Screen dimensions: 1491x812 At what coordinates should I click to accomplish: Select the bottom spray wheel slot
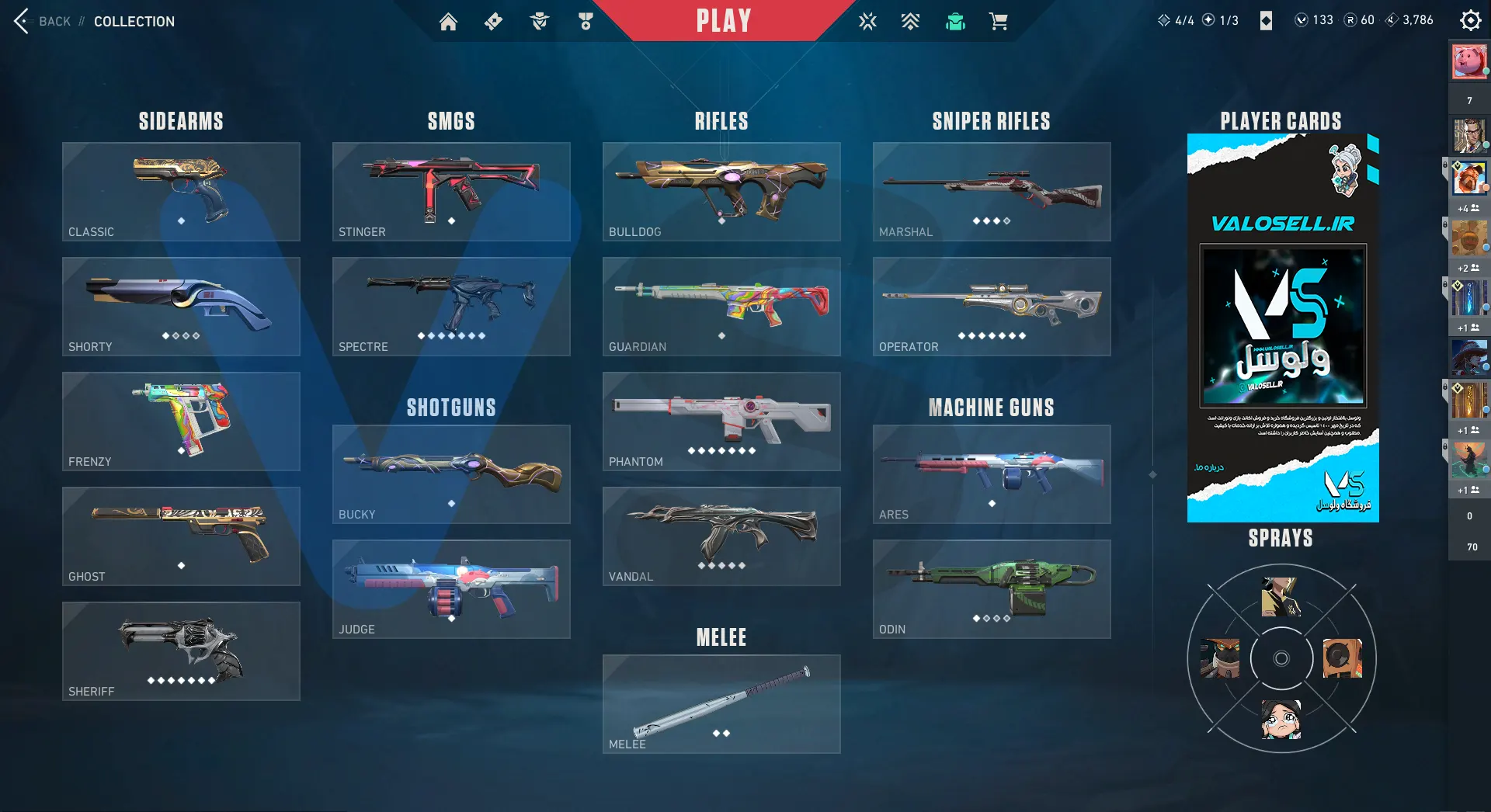coord(1281,719)
